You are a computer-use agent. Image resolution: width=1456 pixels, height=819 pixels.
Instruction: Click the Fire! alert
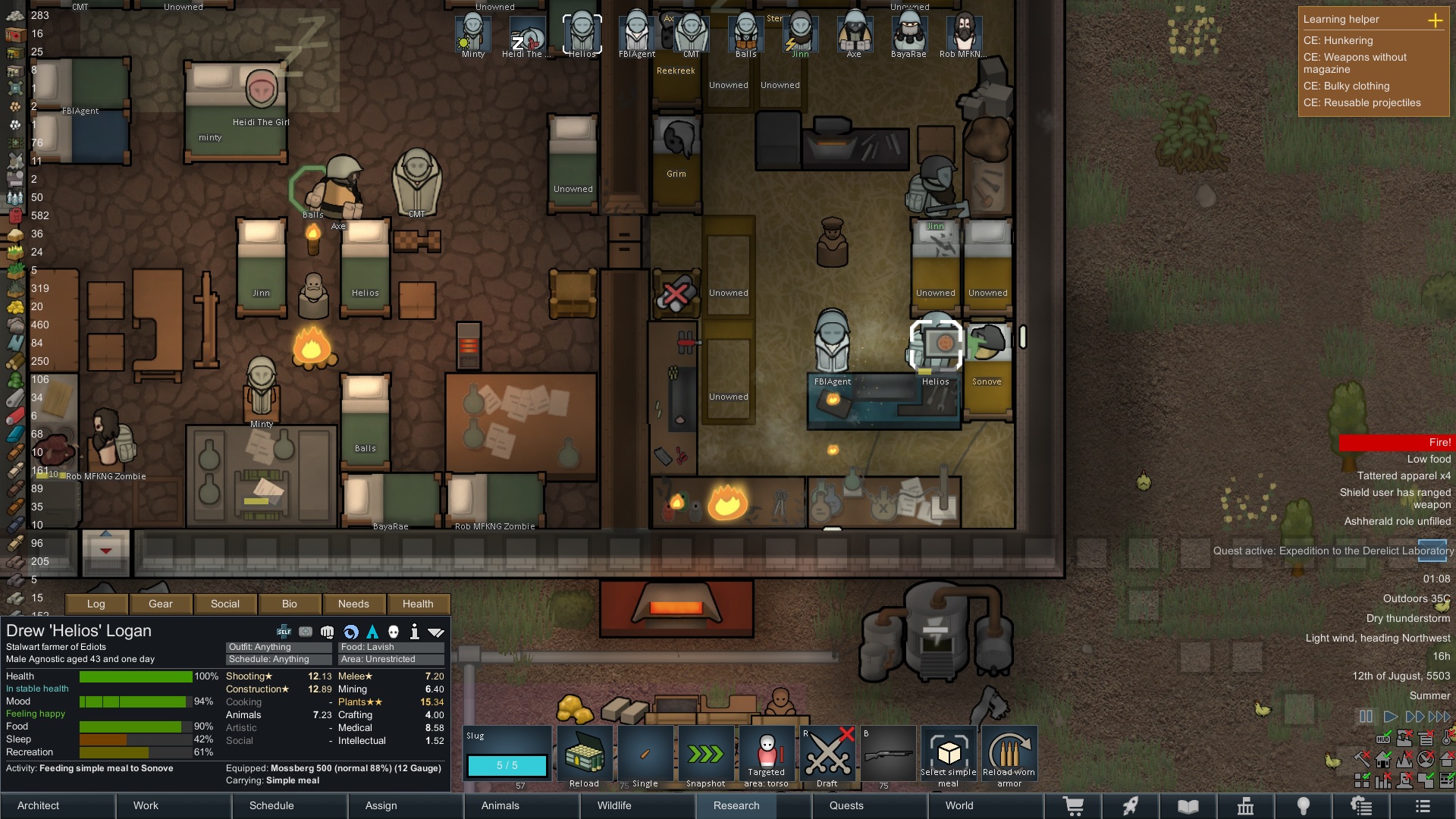(1397, 442)
